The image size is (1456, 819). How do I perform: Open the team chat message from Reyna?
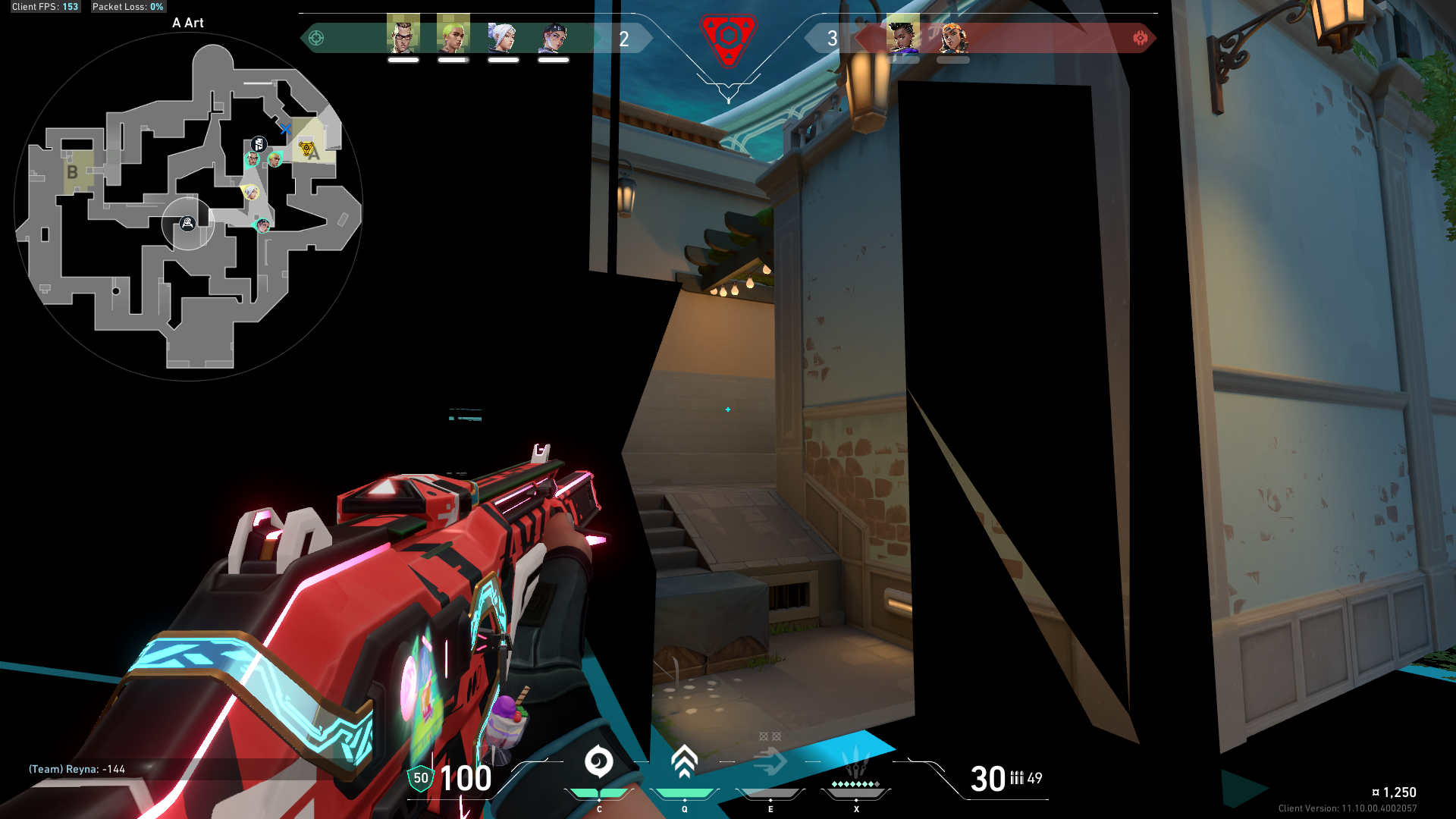(77, 769)
